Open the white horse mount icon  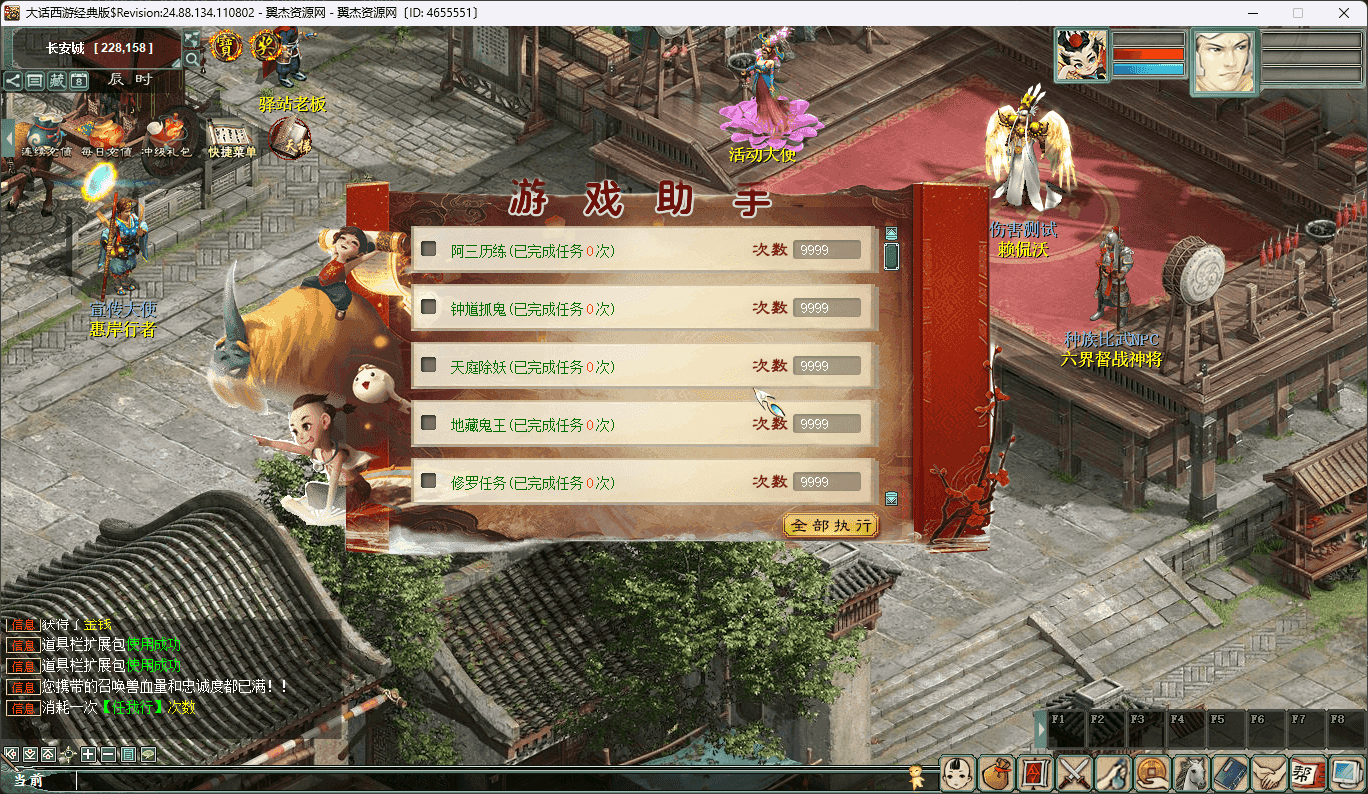(1191, 773)
